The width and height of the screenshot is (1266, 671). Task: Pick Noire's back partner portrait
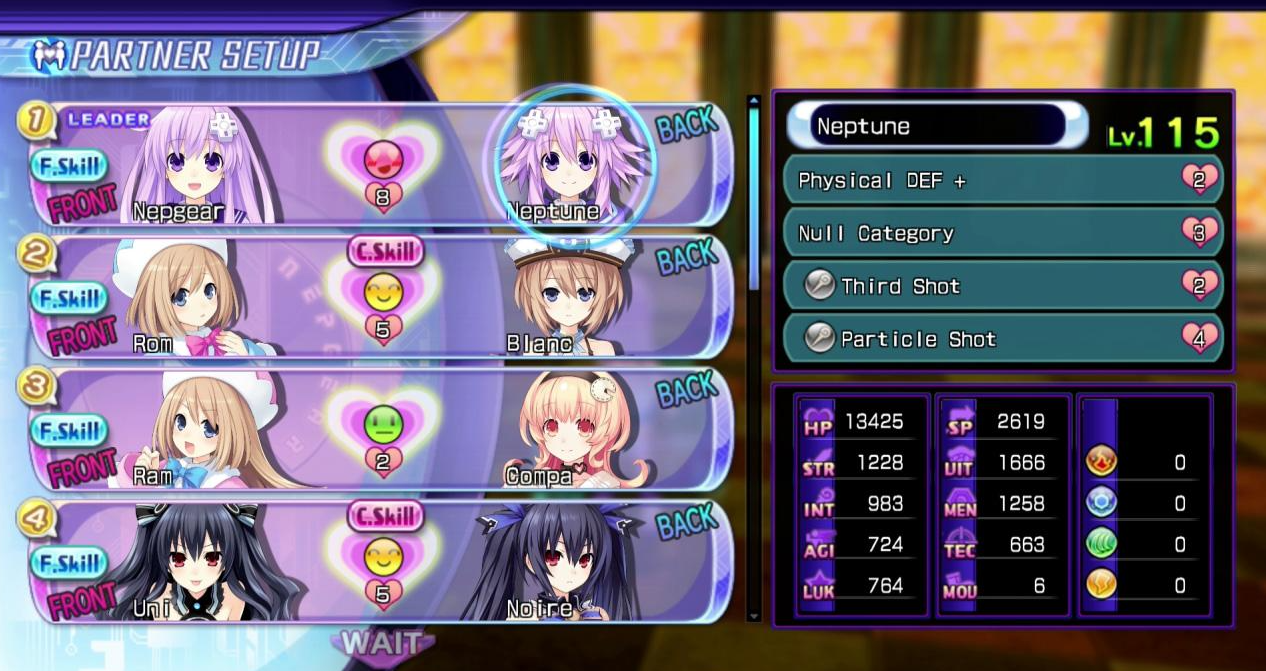(x=558, y=560)
